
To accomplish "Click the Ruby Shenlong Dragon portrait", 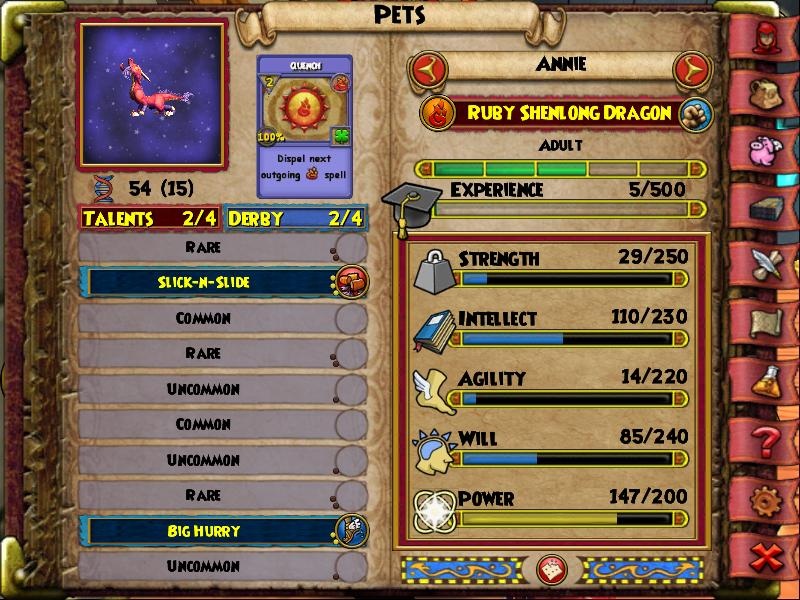I will pos(153,94).
